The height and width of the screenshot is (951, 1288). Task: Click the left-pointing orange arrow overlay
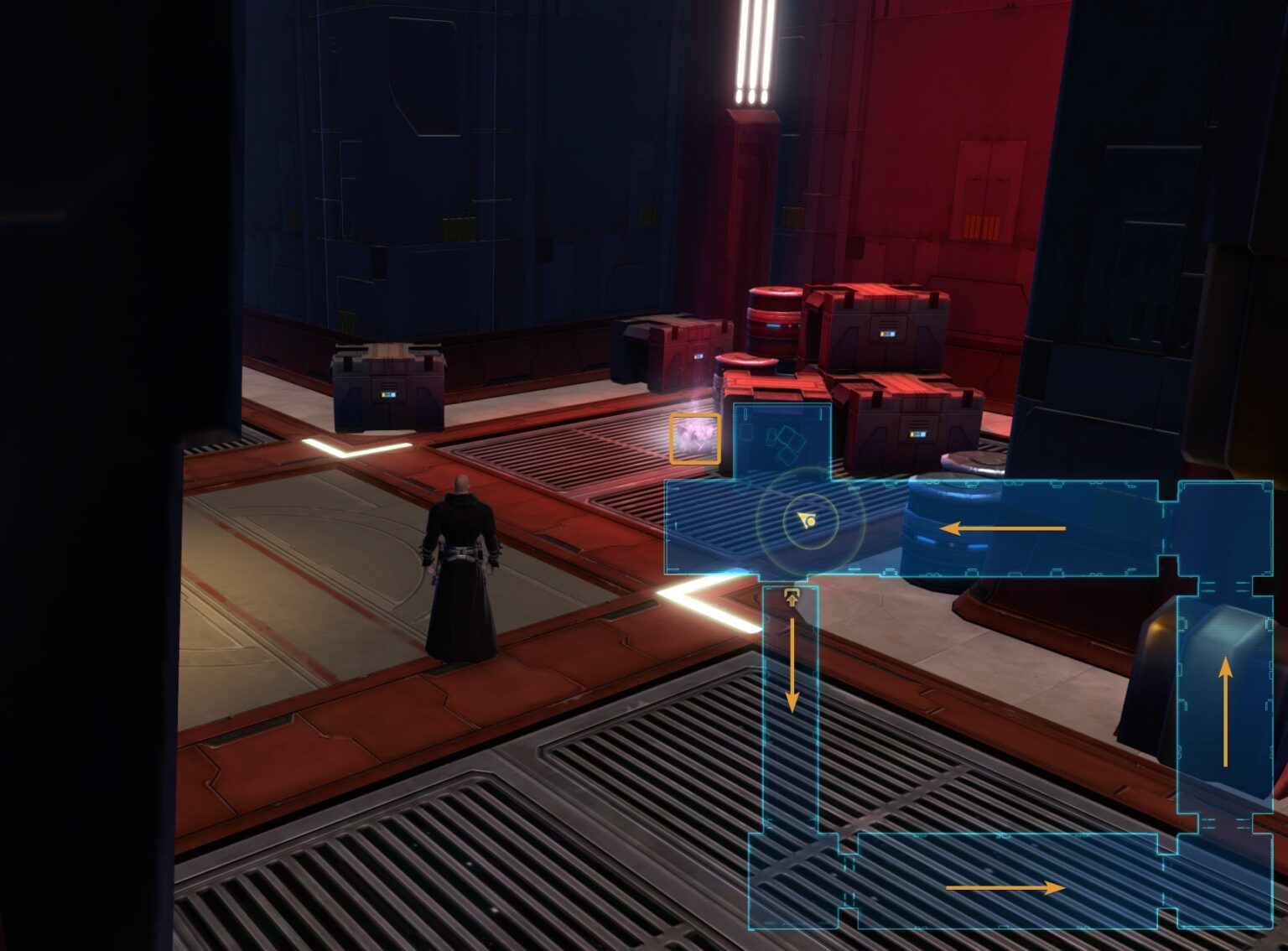point(1005,527)
